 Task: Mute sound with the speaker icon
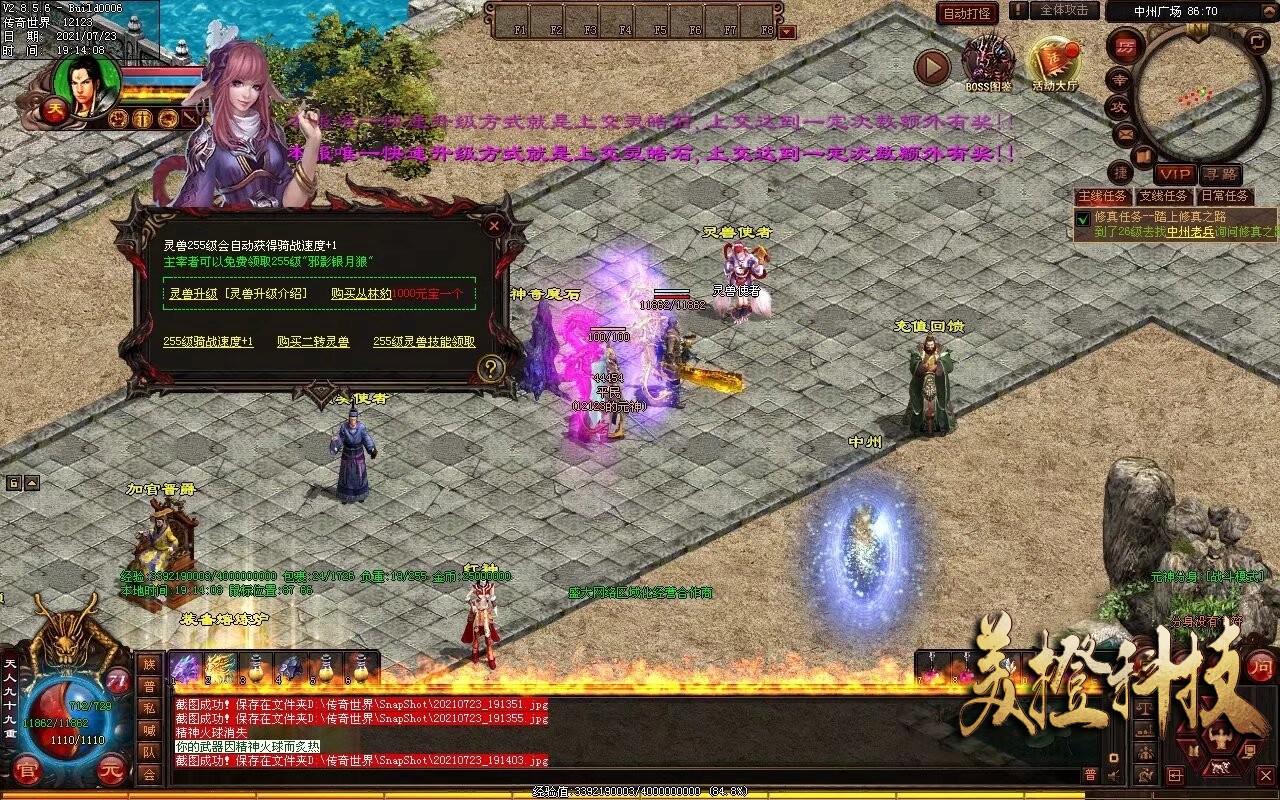point(1113,775)
